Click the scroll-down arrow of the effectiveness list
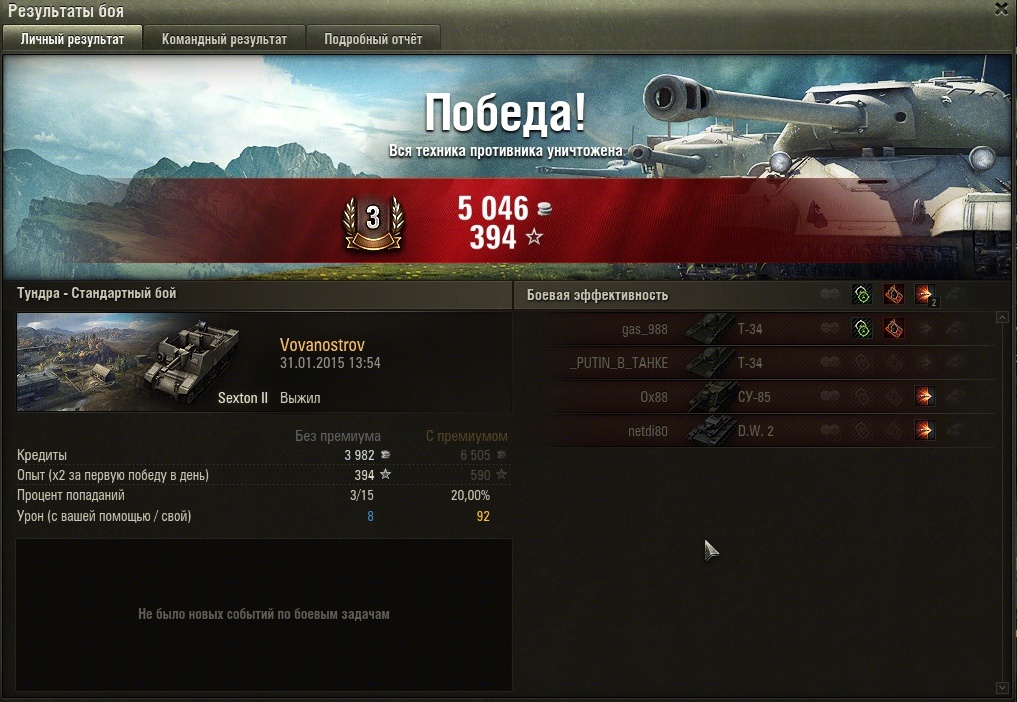1017x702 pixels. click(x=1003, y=687)
